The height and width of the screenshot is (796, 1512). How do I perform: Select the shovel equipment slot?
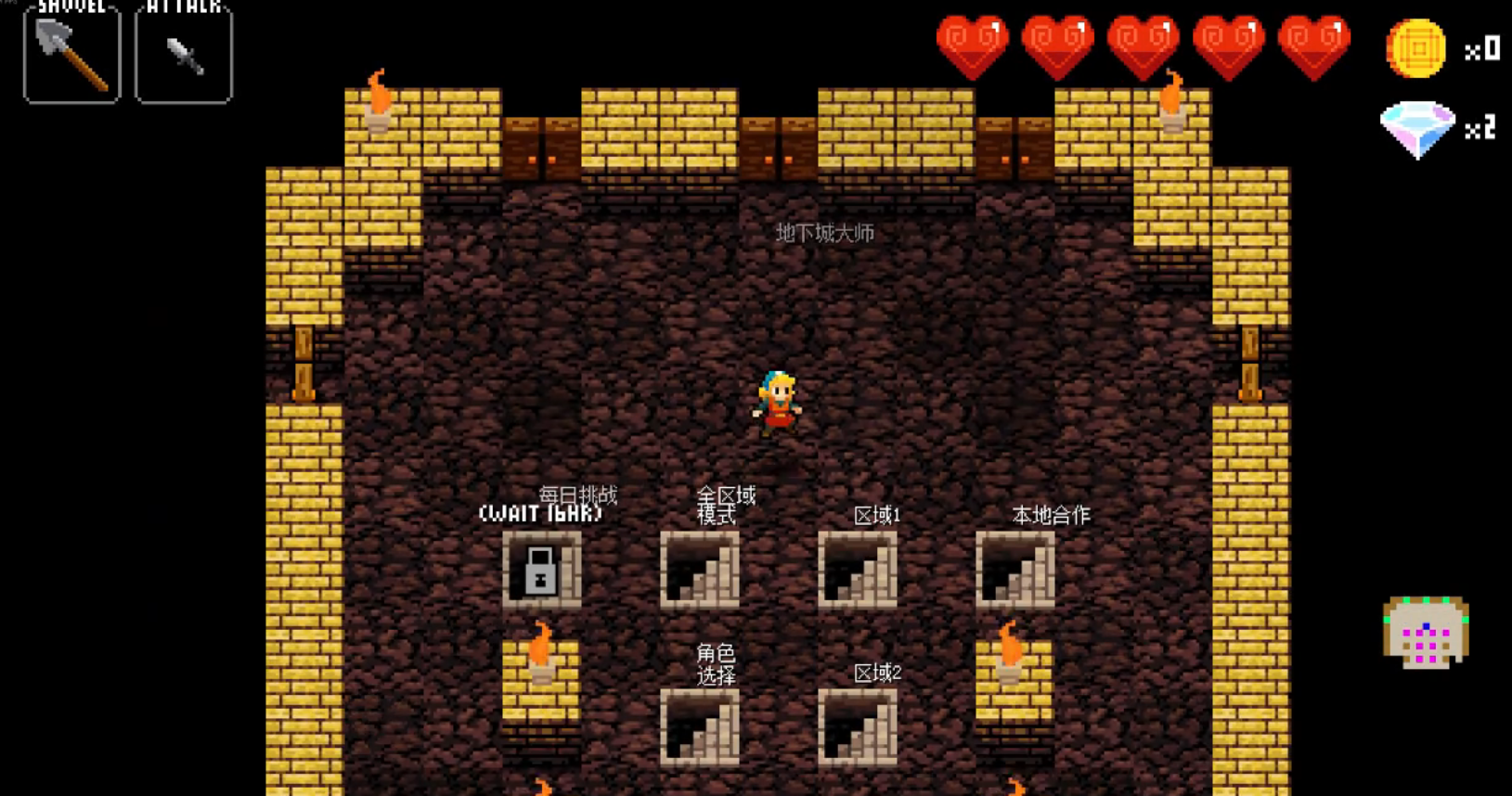click(x=71, y=55)
